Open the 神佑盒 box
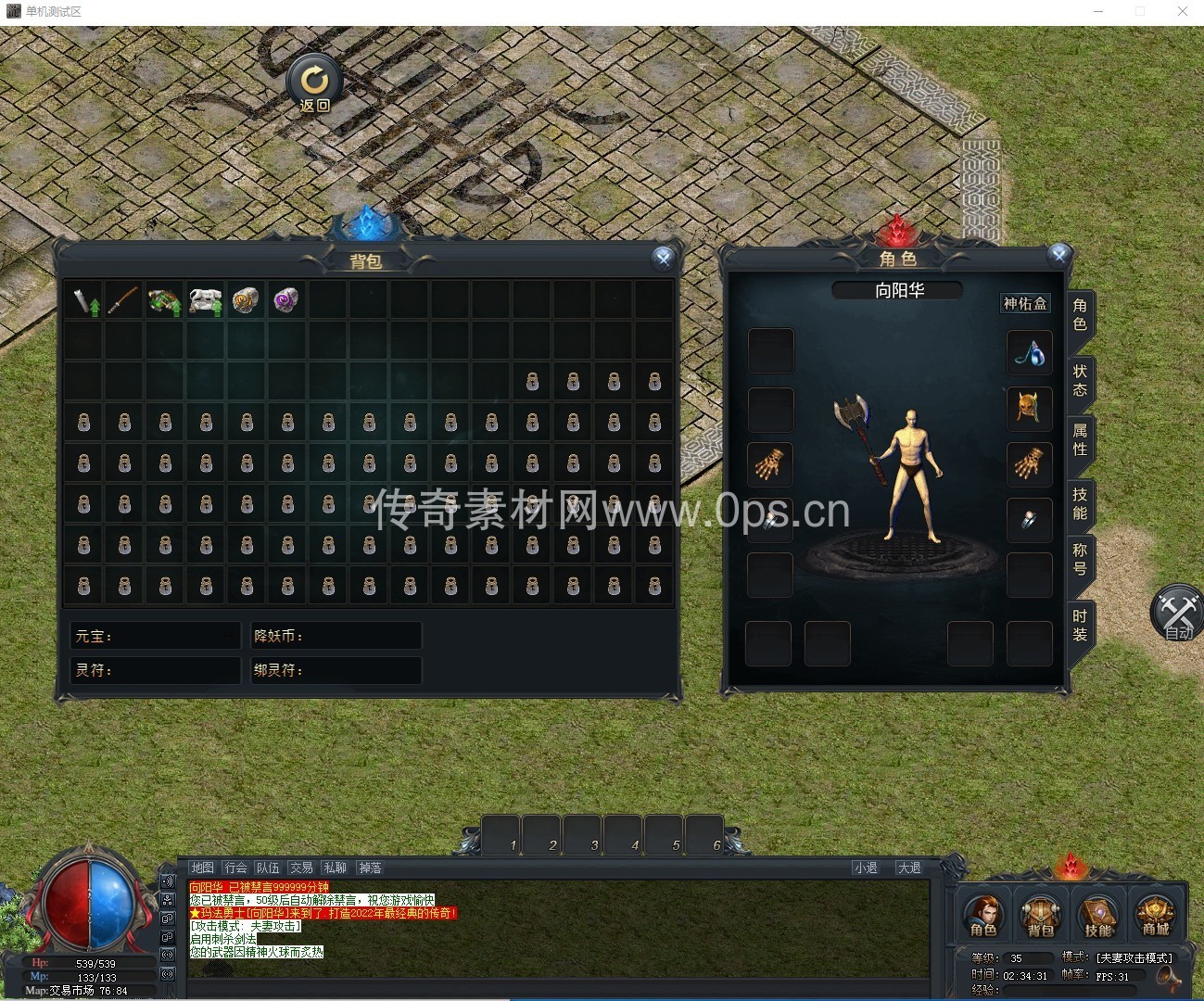This screenshot has width=1204, height=1001. pyautogui.click(x=1025, y=303)
